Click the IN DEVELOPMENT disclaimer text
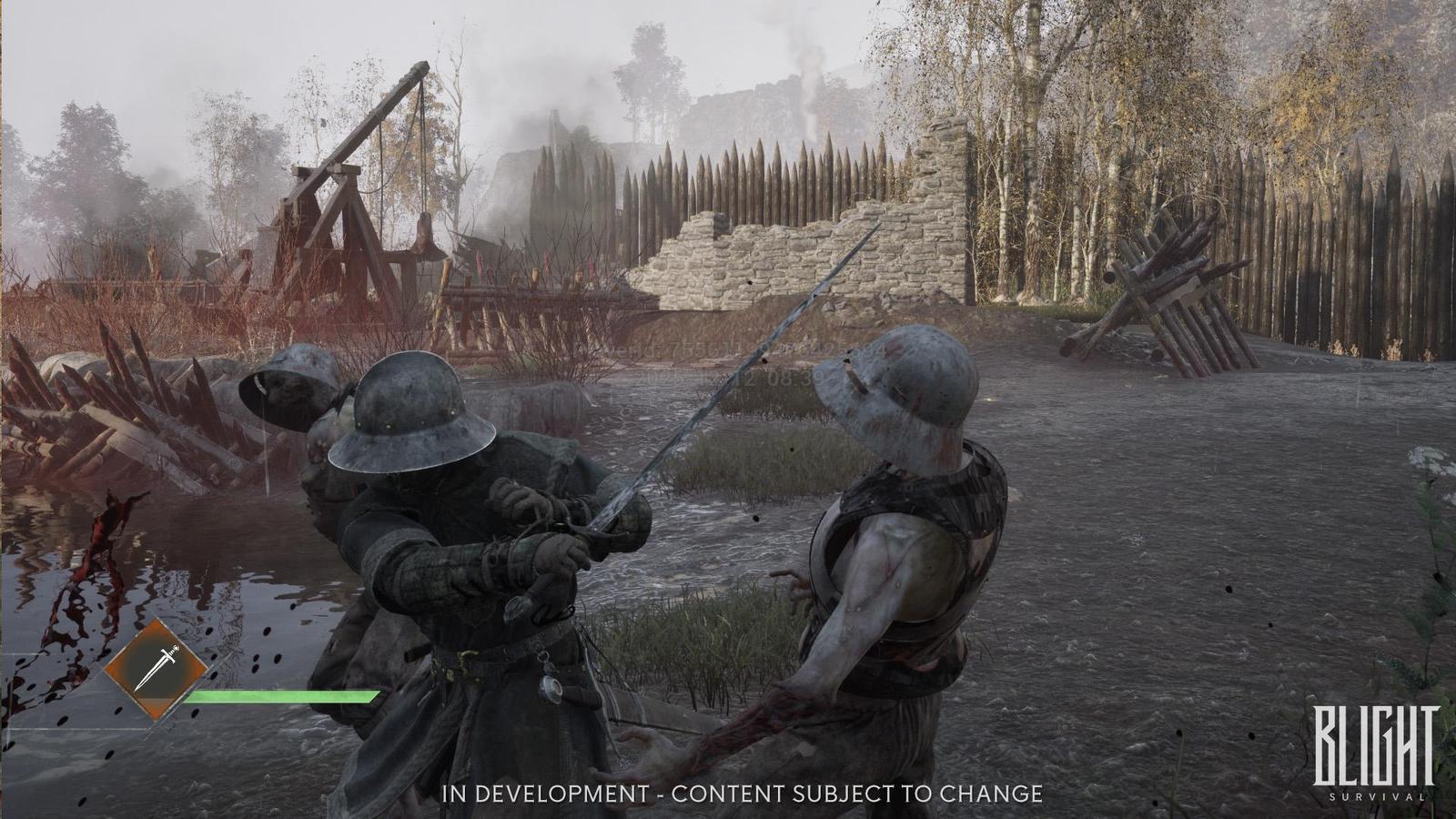1456x819 pixels. pyautogui.click(x=742, y=793)
